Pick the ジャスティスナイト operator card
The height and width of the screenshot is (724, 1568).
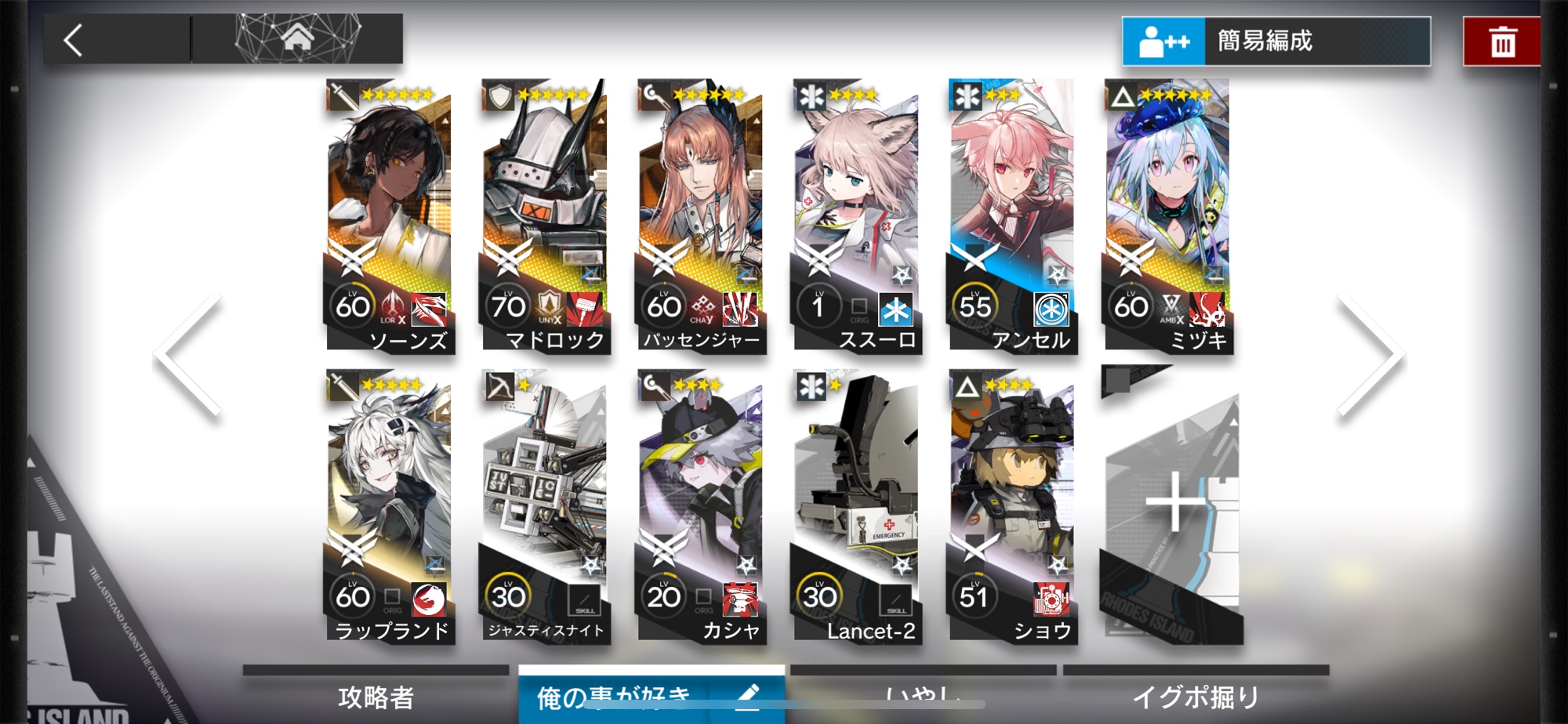point(544,506)
